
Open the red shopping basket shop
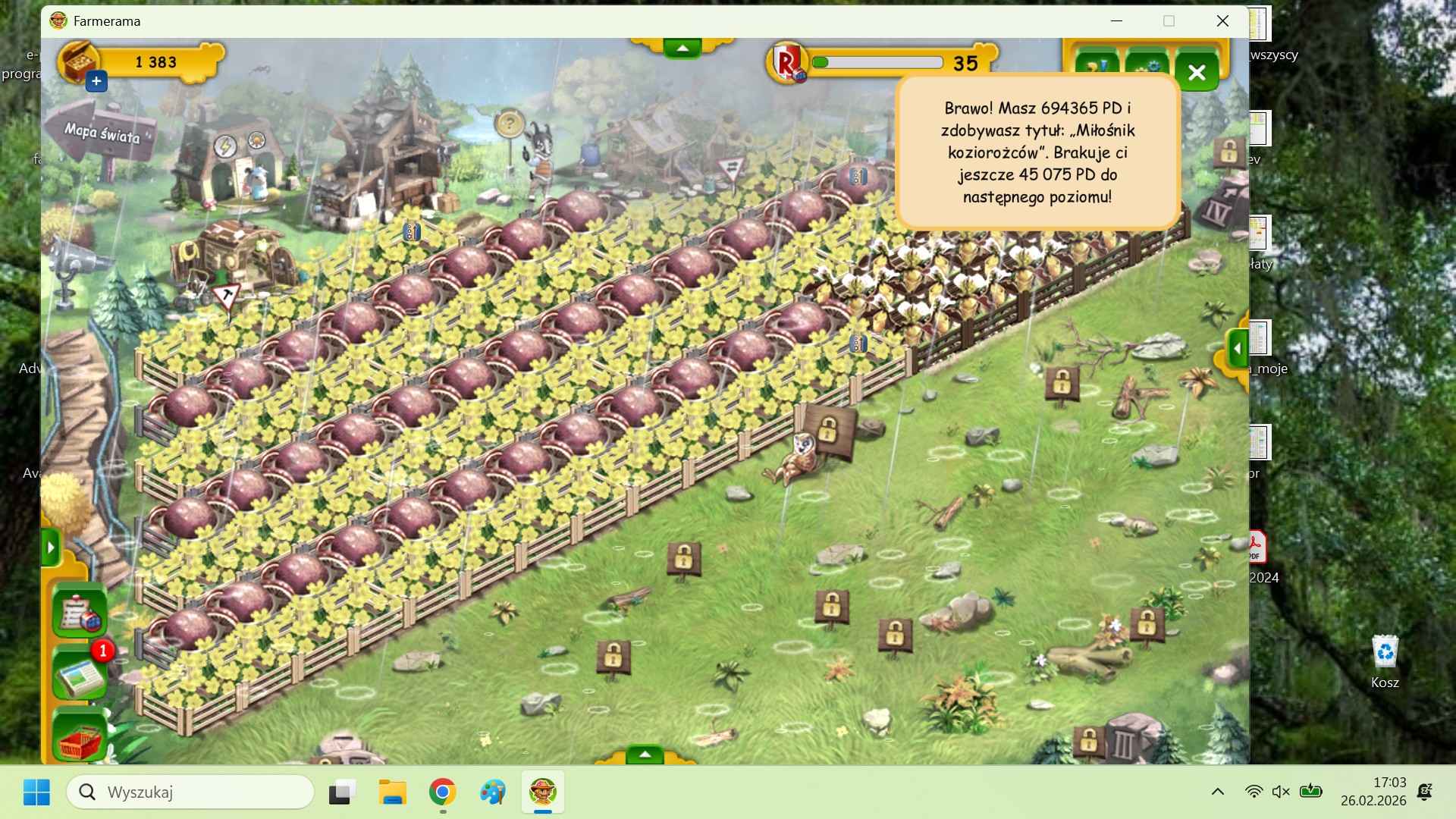[x=79, y=737]
